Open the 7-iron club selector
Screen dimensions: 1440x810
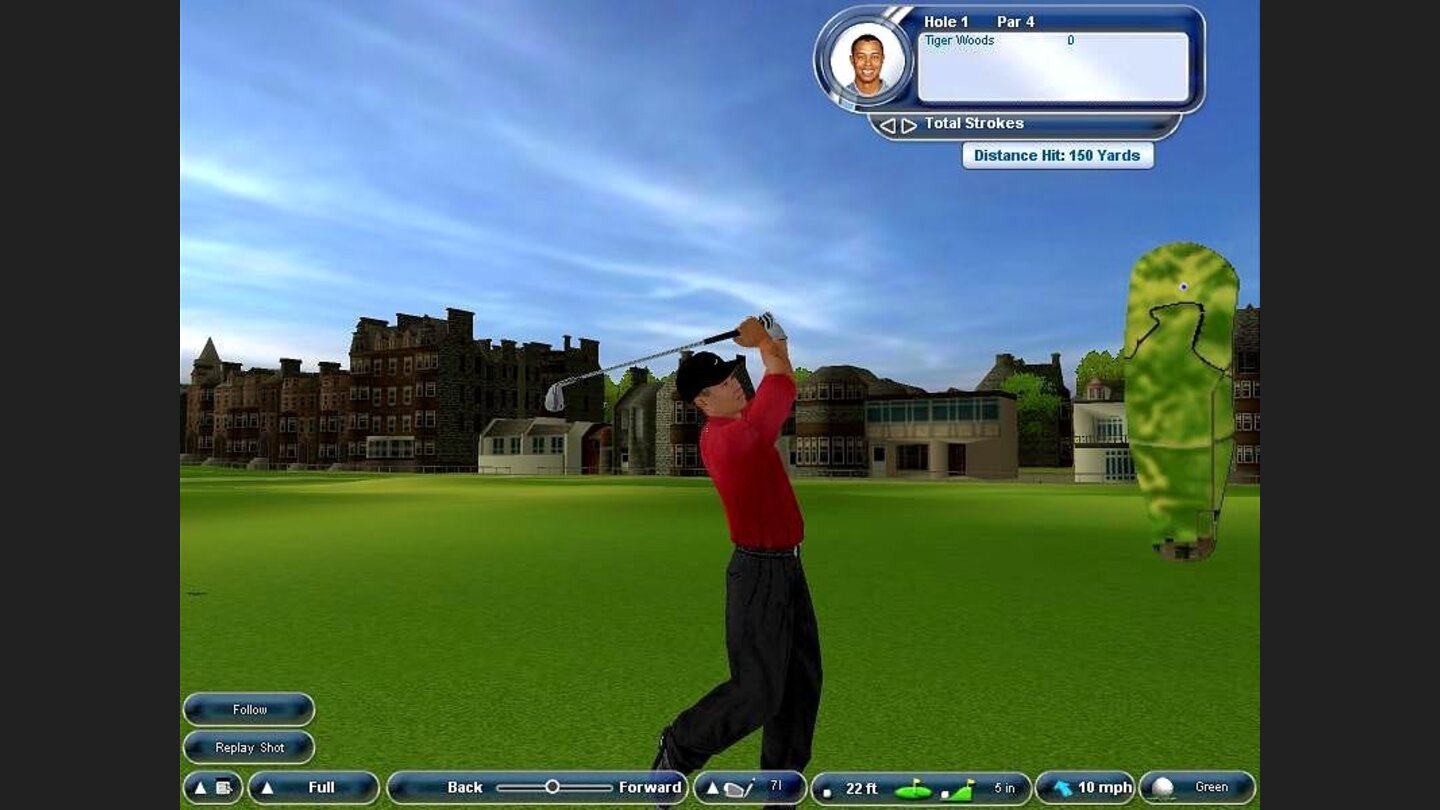click(749, 788)
